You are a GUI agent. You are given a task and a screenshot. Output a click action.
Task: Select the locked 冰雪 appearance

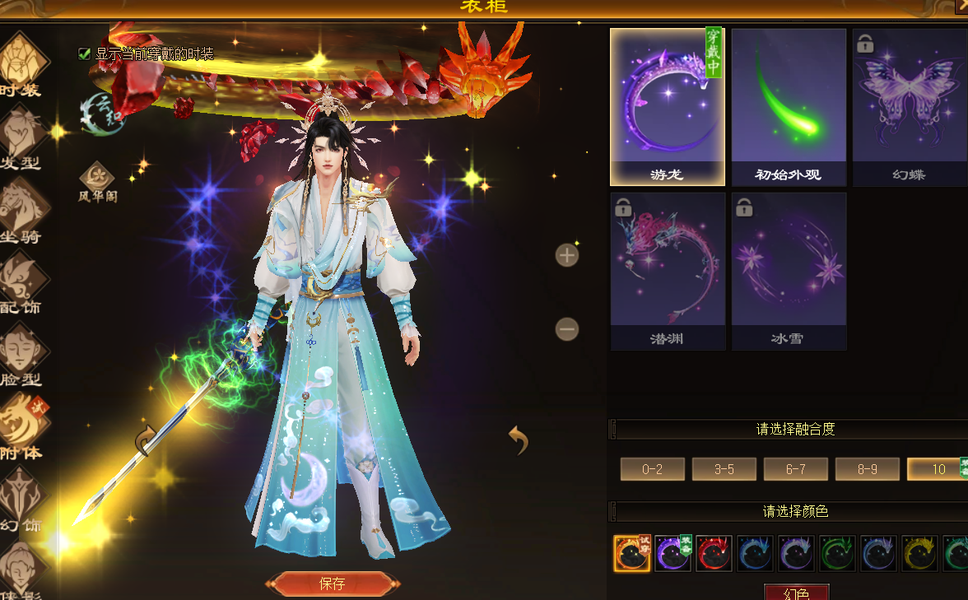click(x=788, y=270)
